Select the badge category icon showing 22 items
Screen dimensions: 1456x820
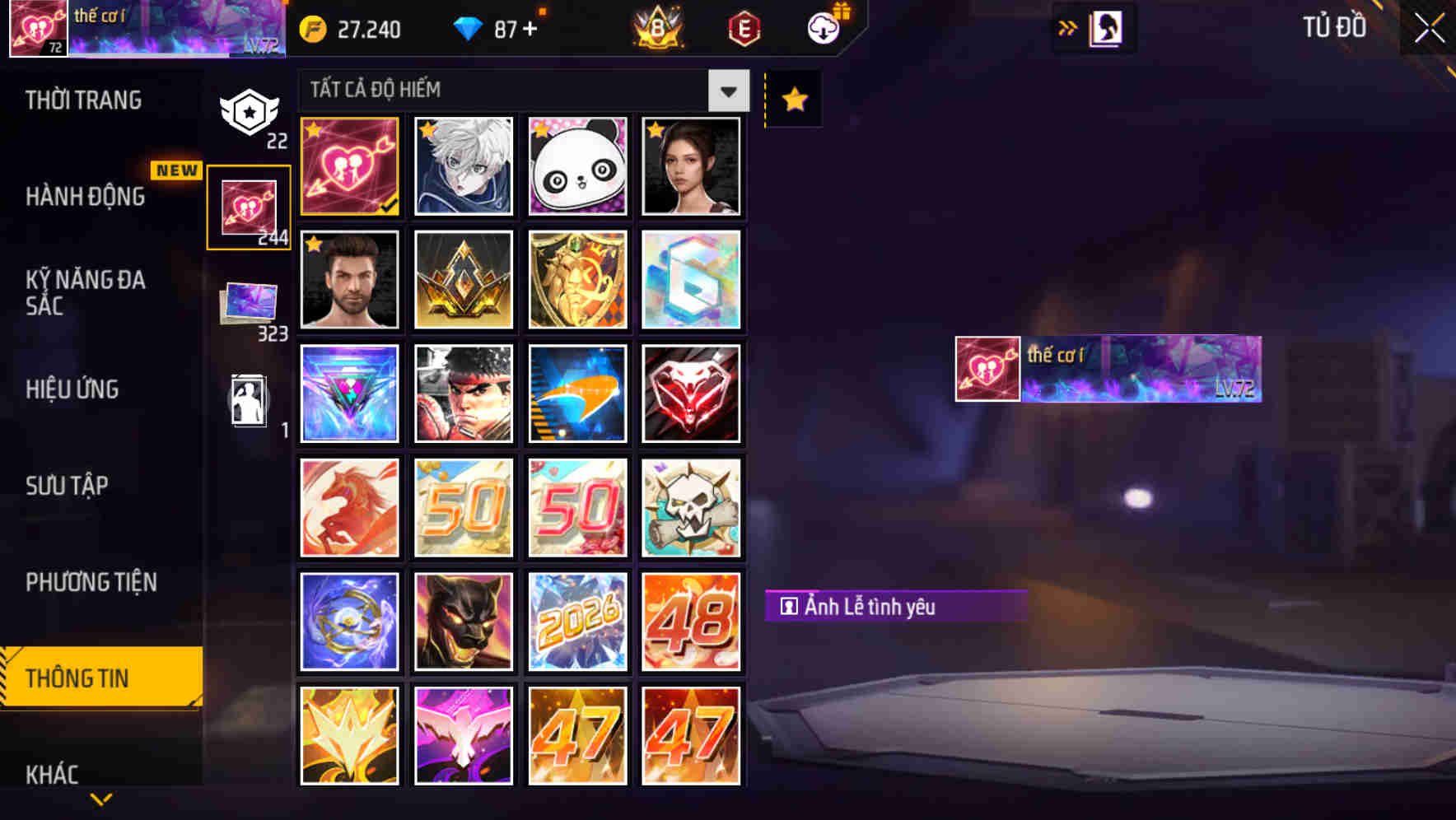(x=250, y=111)
